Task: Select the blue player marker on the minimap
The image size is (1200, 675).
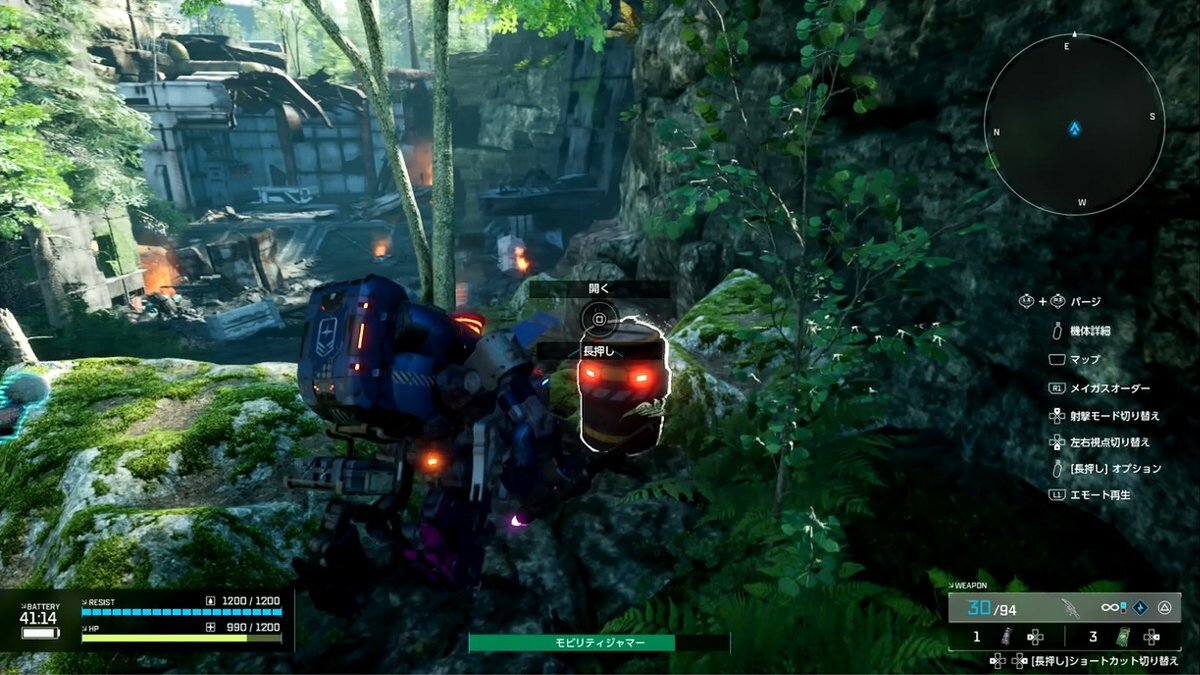Action: point(1074,129)
